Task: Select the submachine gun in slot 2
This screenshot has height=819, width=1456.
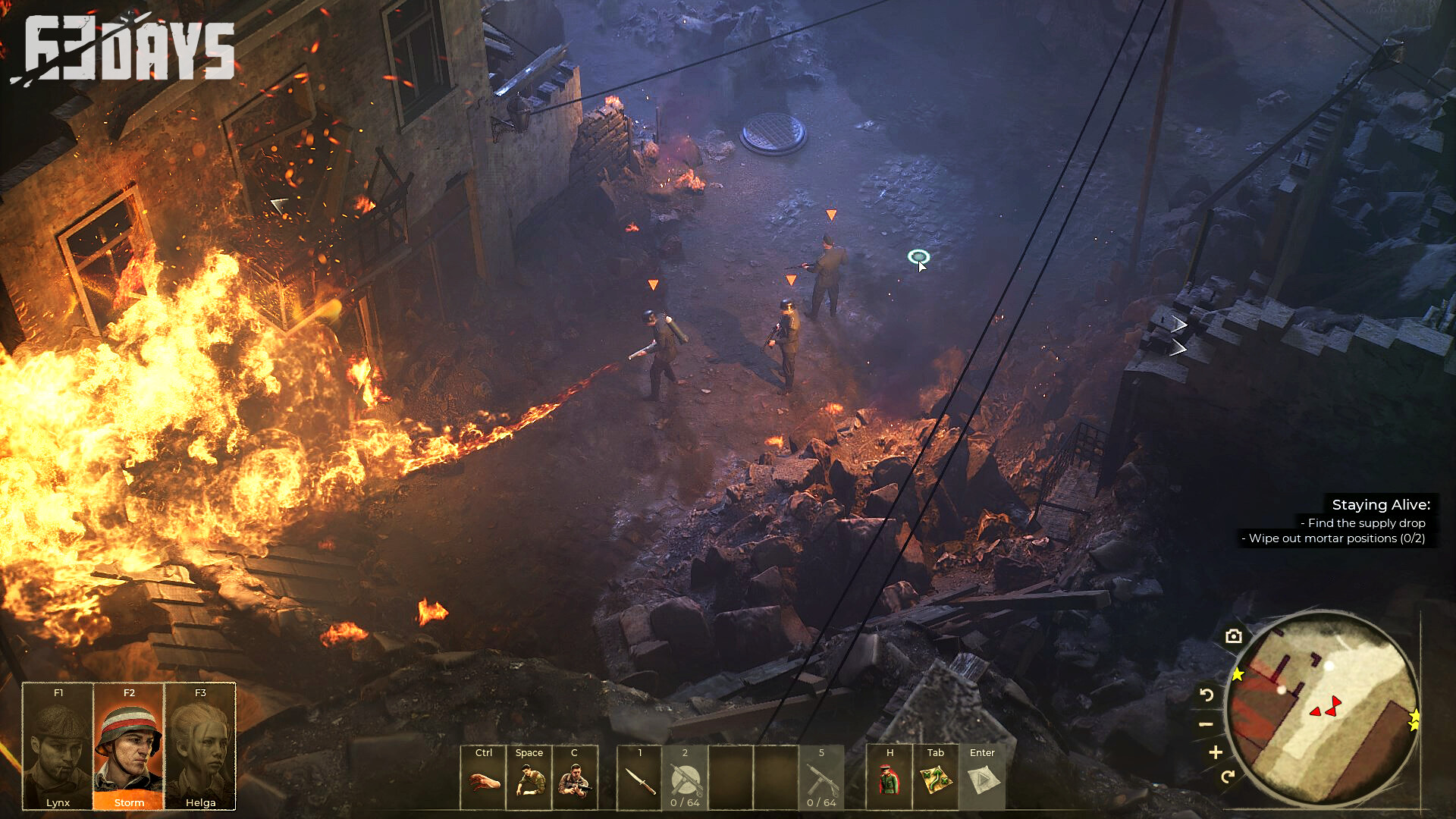Action: coord(685,779)
